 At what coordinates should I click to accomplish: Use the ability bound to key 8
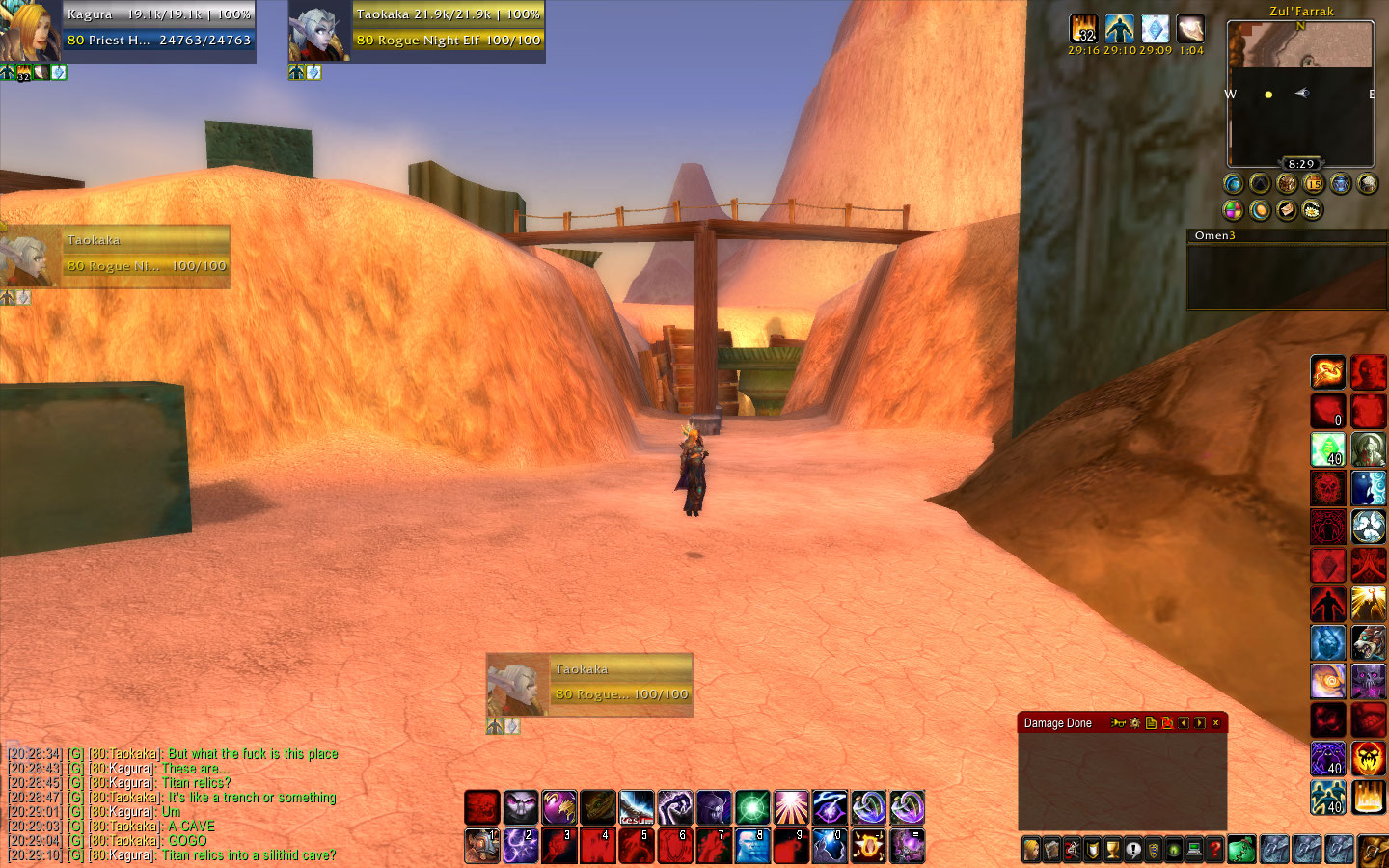(752, 846)
